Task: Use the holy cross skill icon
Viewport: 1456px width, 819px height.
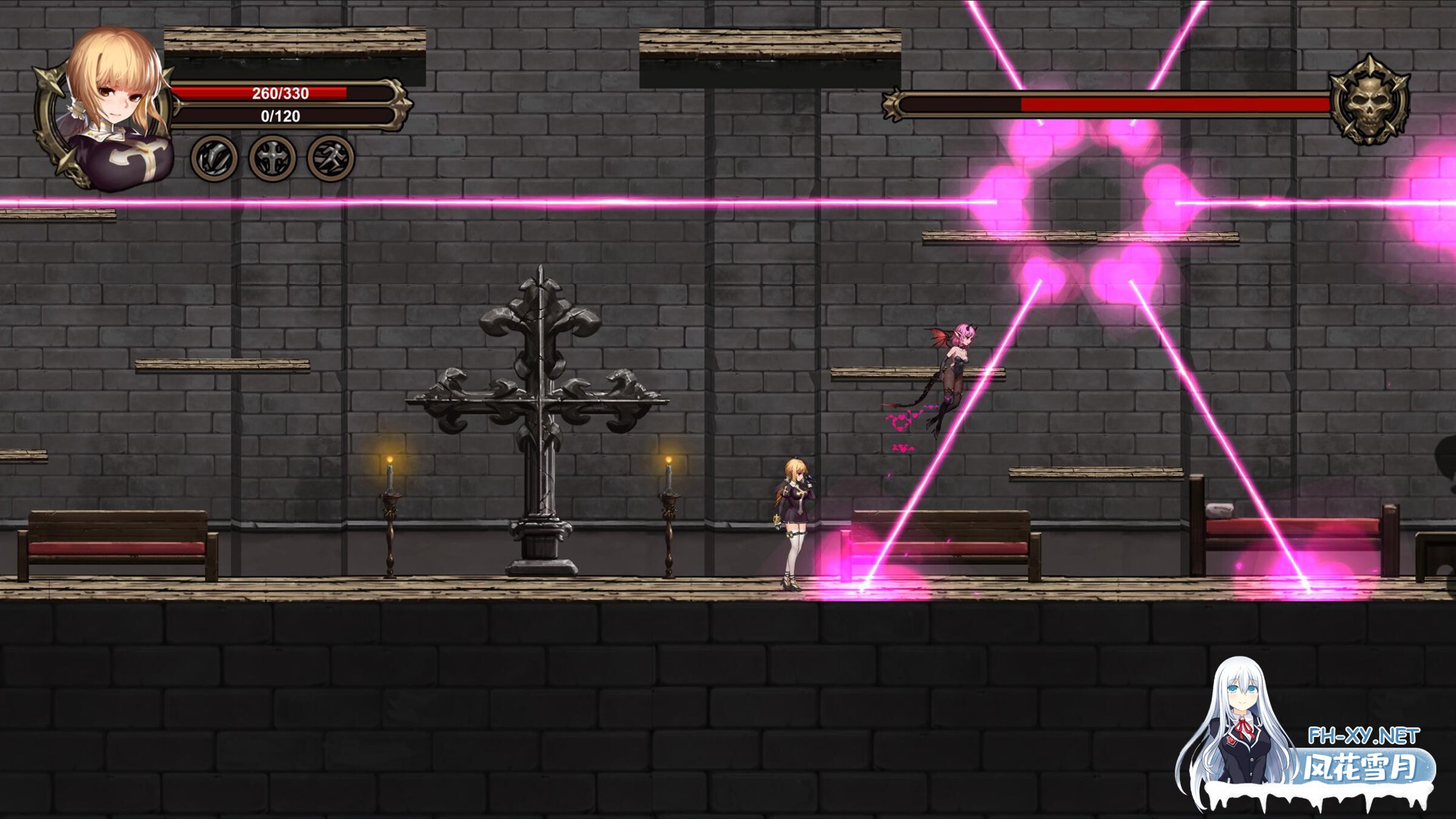Action: [x=272, y=158]
